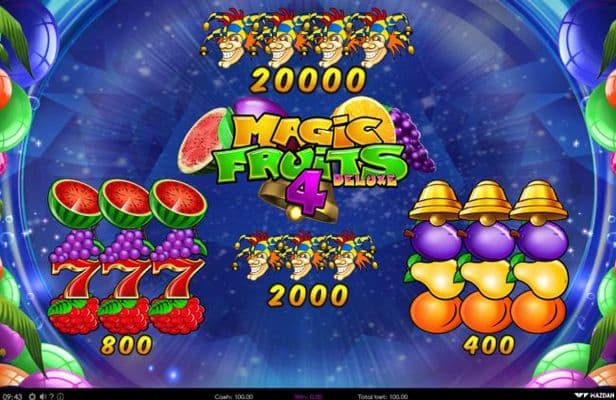616x400 pixels.
Task: Click the Wazdan logo in the bottom bar
Action: [593, 395]
